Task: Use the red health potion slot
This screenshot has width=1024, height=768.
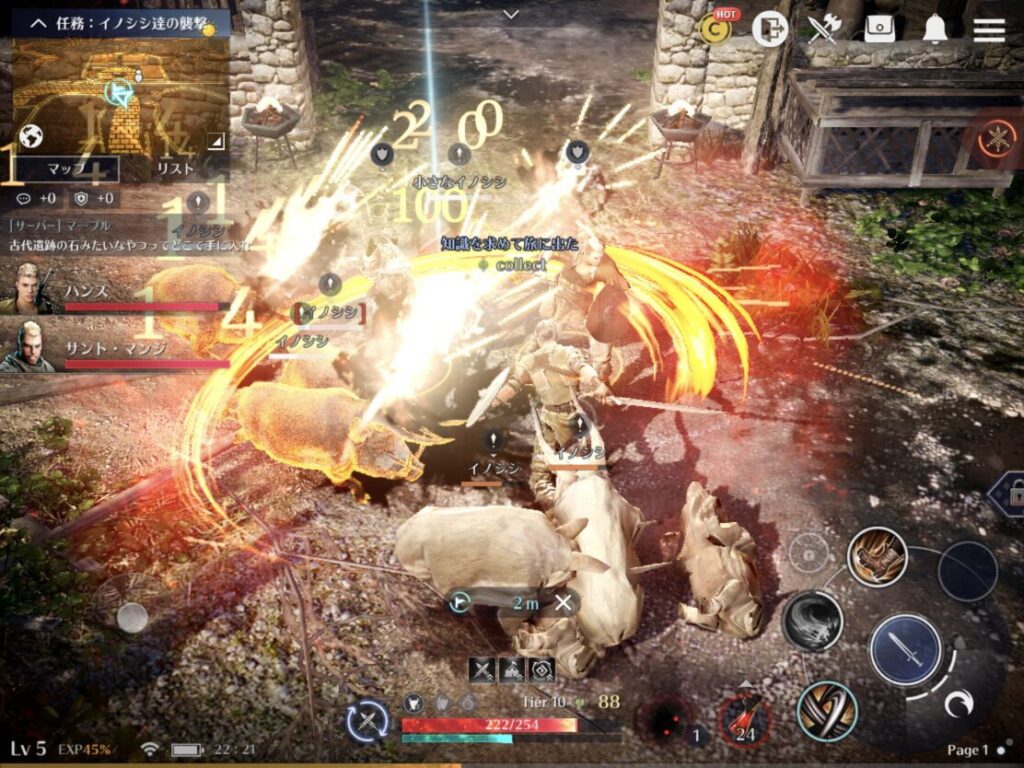Action: pyautogui.click(x=743, y=719)
